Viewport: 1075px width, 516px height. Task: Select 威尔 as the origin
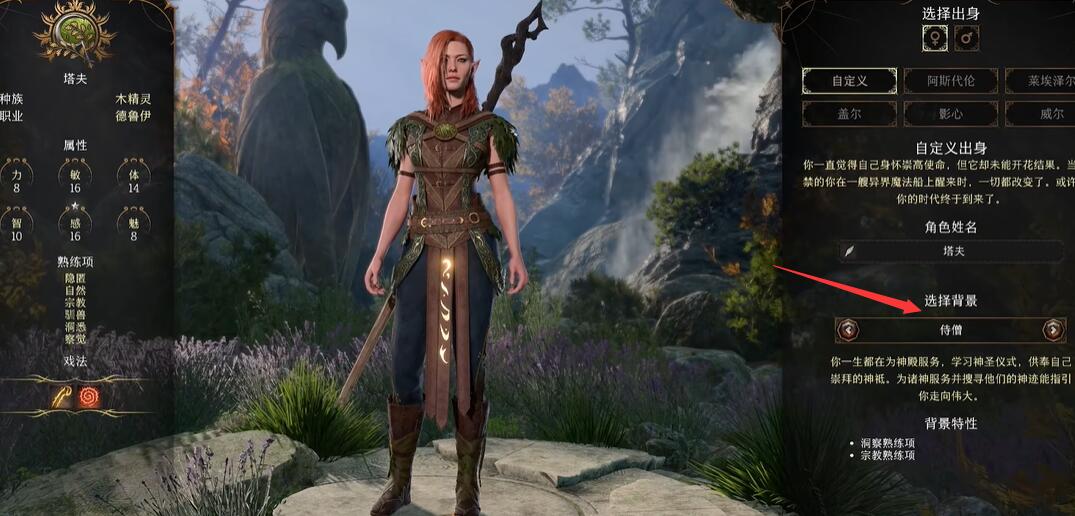[x=1040, y=113]
